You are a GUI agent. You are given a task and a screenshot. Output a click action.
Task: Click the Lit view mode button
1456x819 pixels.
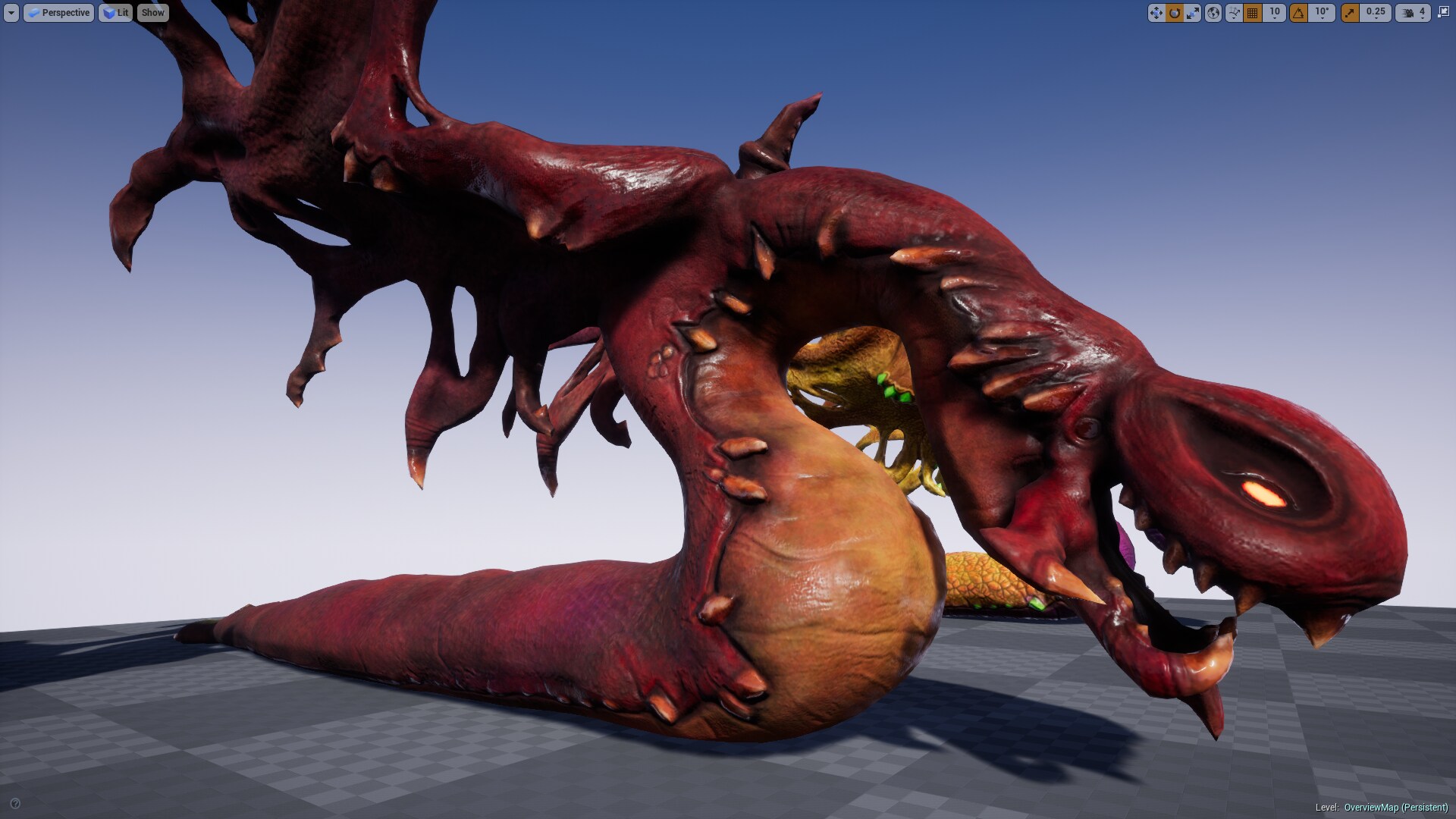(115, 12)
